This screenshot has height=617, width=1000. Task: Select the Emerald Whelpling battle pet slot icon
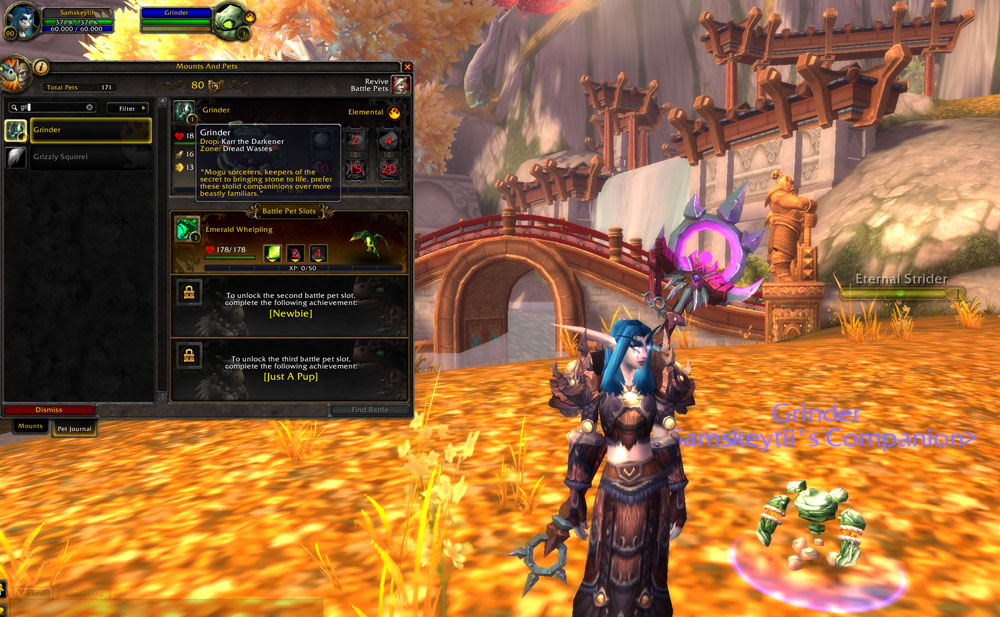click(x=187, y=229)
